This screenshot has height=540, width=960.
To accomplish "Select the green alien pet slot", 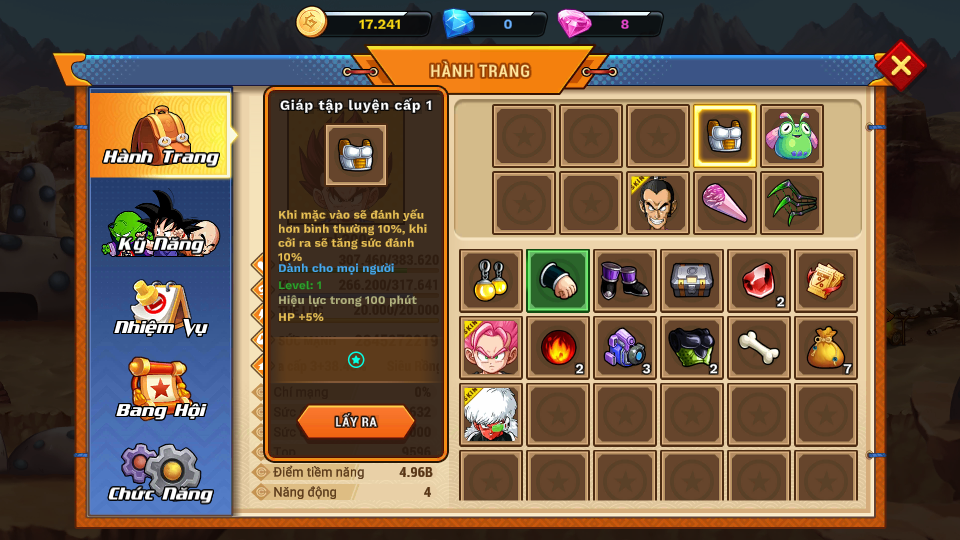I will (x=792, y=136).
